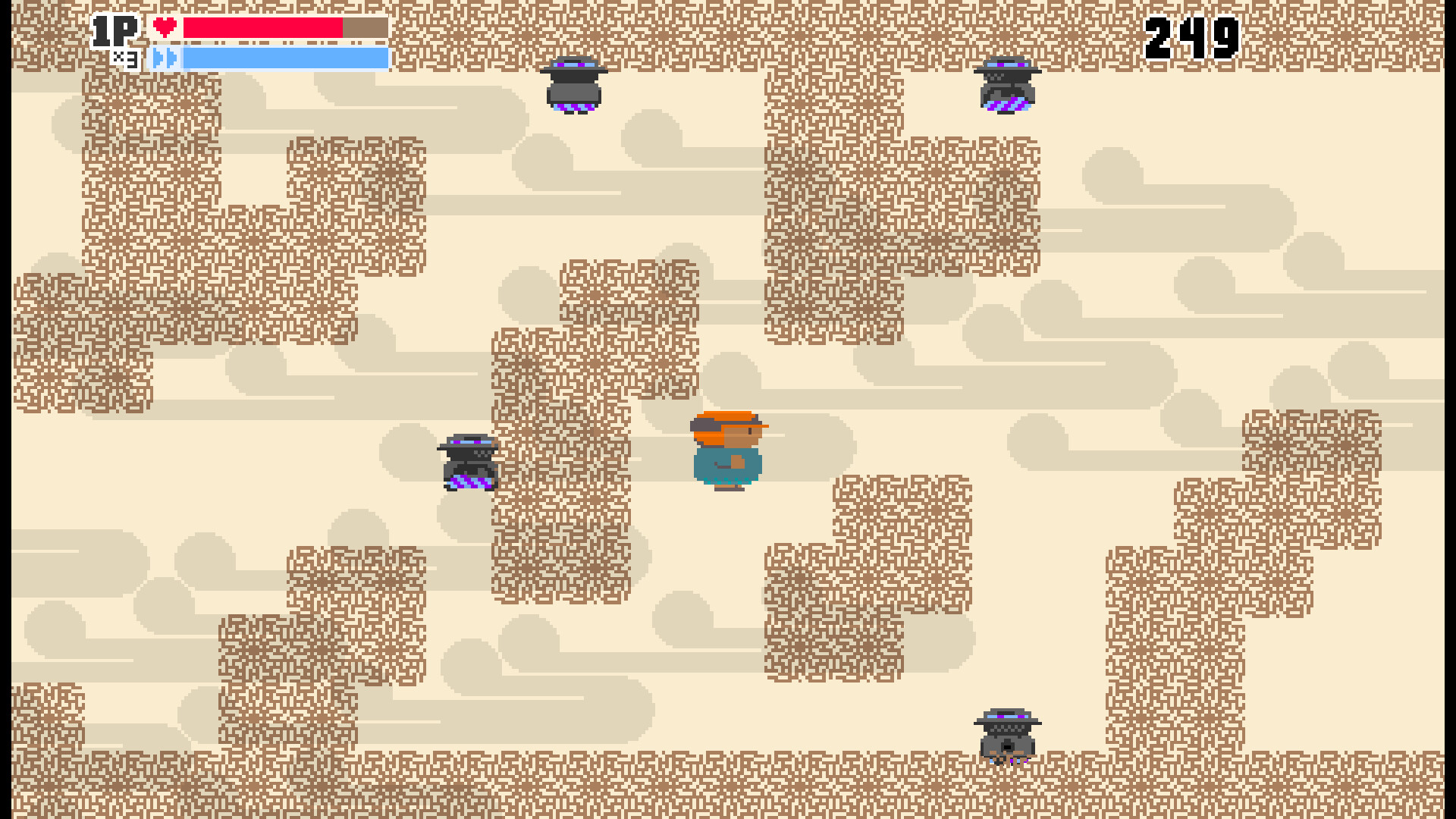Click the UFO enemy in the top right
1456x819 pixels.
pyautogui.click(x=1008, y=83)
